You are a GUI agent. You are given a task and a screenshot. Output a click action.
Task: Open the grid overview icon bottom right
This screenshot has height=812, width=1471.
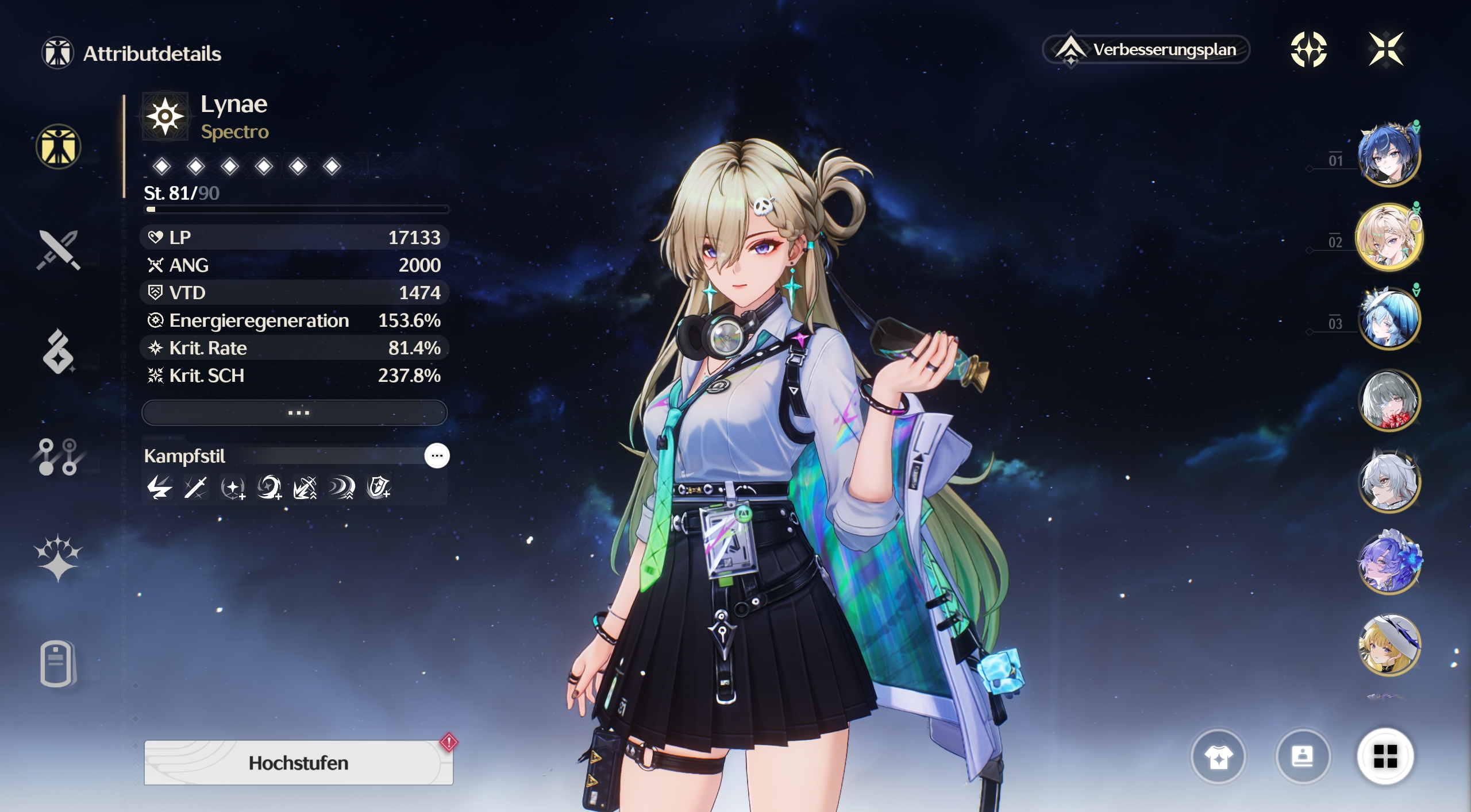click(x=1389, y=756)
